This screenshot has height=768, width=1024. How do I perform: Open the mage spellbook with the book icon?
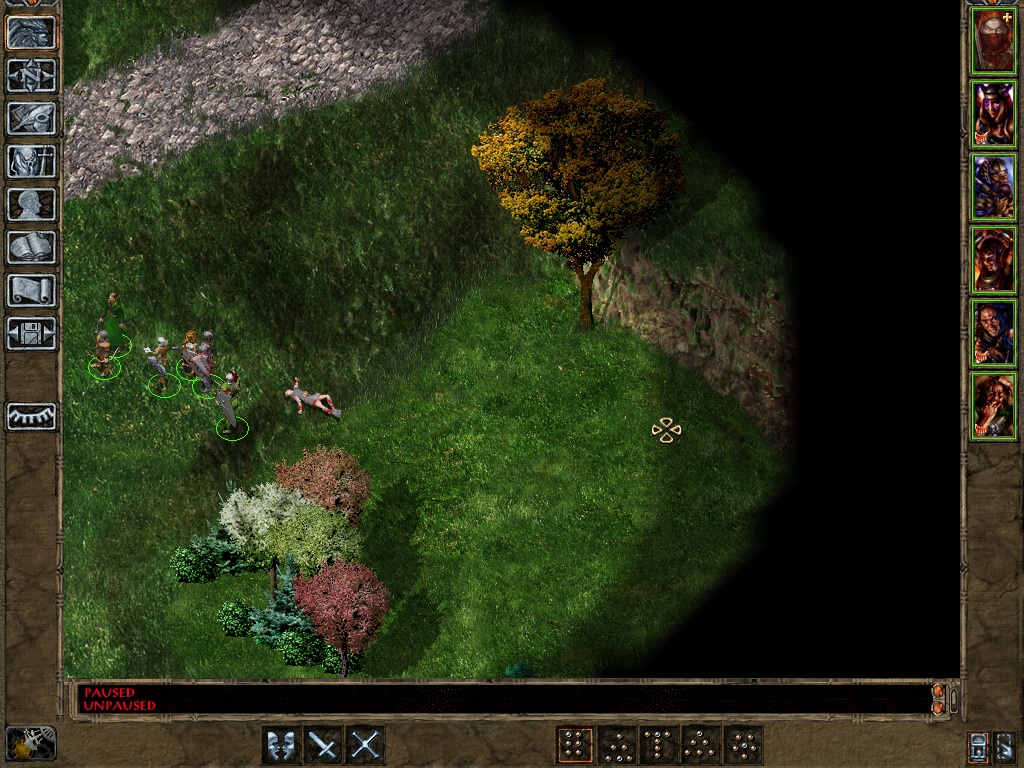tap(32, 247)
